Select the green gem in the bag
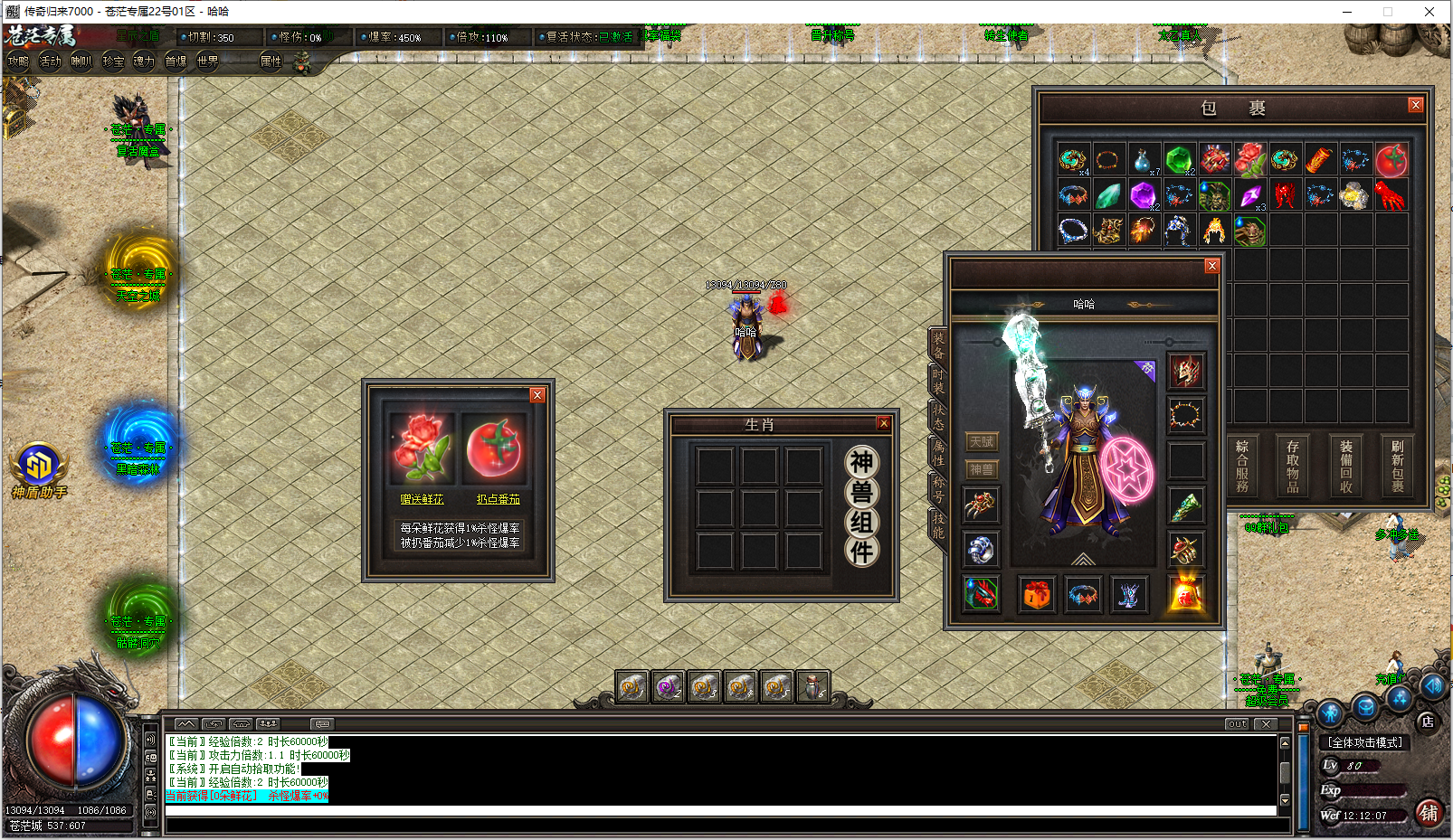Image resolution: width=1453 pixels, height=840 pixels. (x=1178, y=160)
